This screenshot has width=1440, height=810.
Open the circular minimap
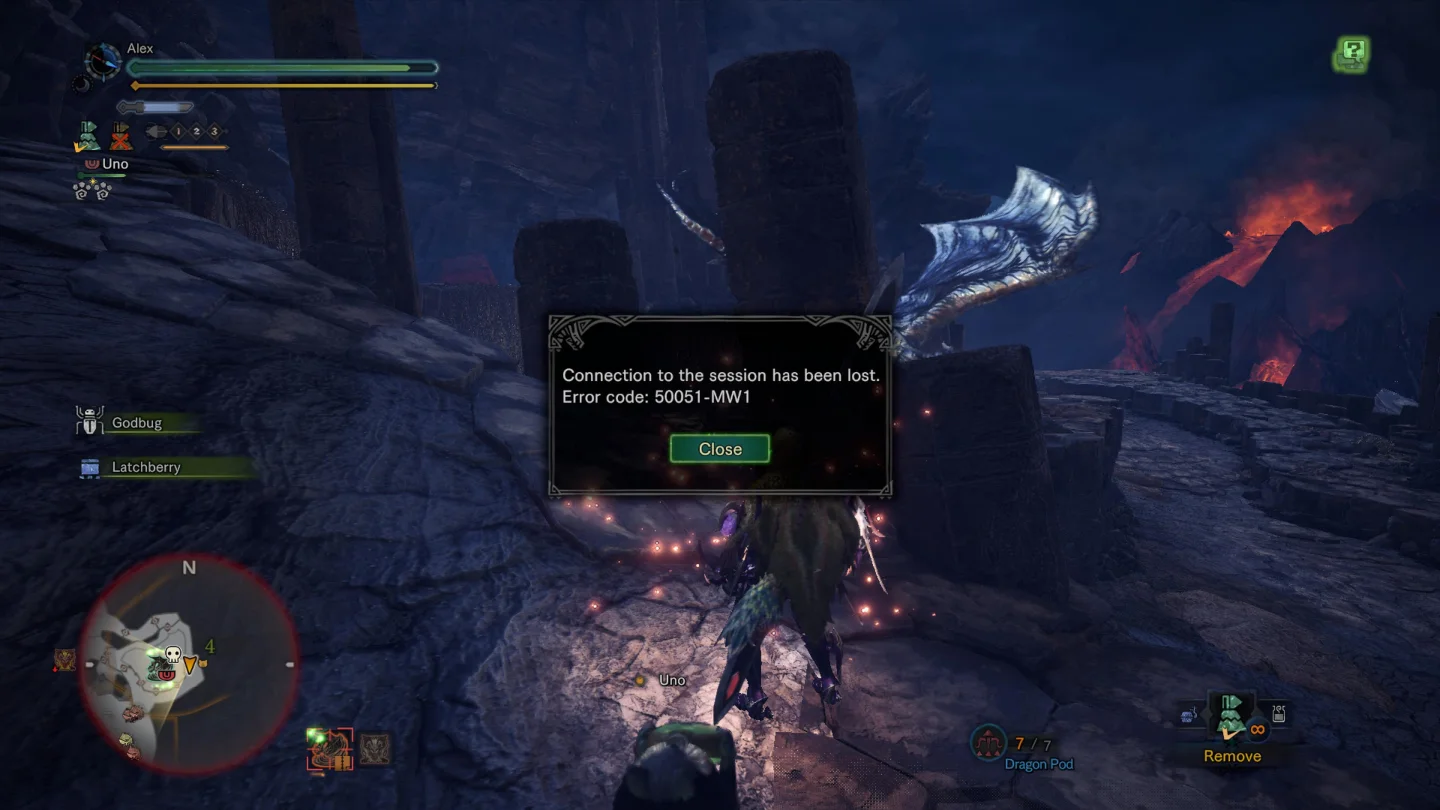(189, 664)
